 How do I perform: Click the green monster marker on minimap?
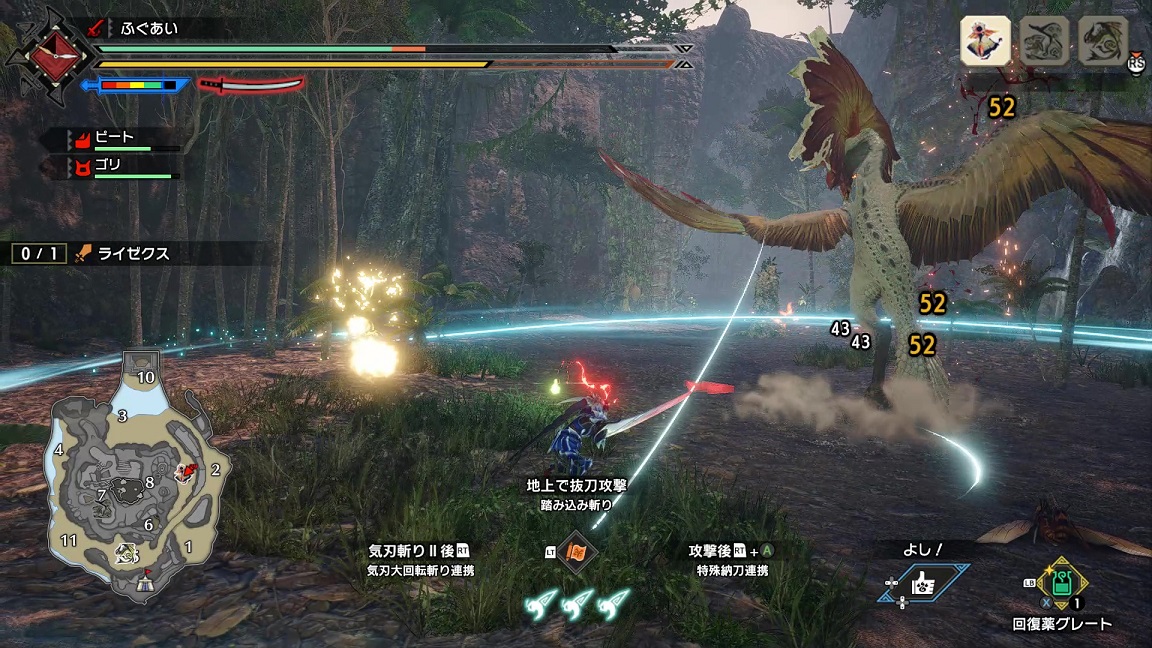pyautogui.click(x=127, y=551)
